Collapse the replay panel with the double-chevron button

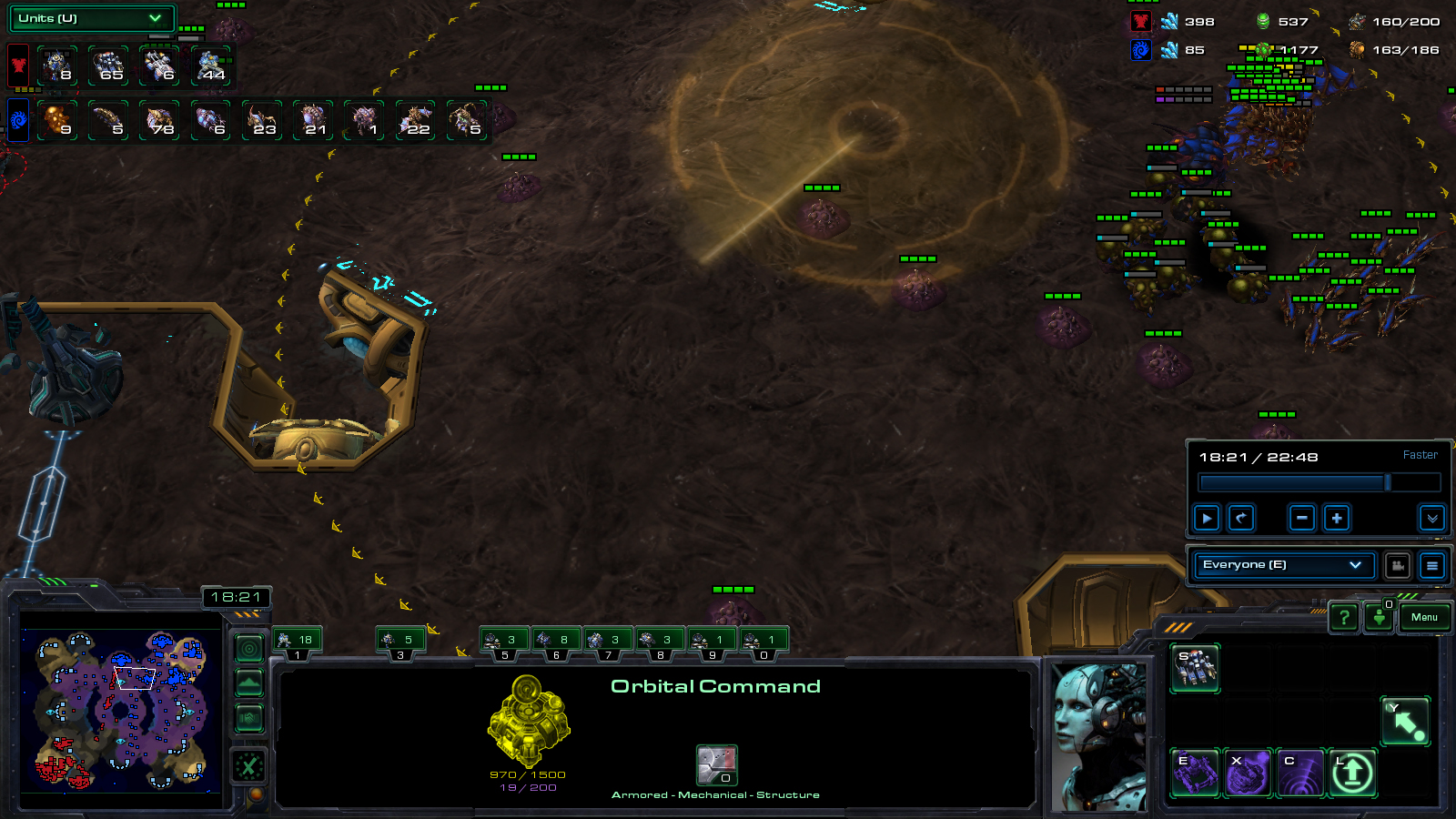coord(1432,519)
